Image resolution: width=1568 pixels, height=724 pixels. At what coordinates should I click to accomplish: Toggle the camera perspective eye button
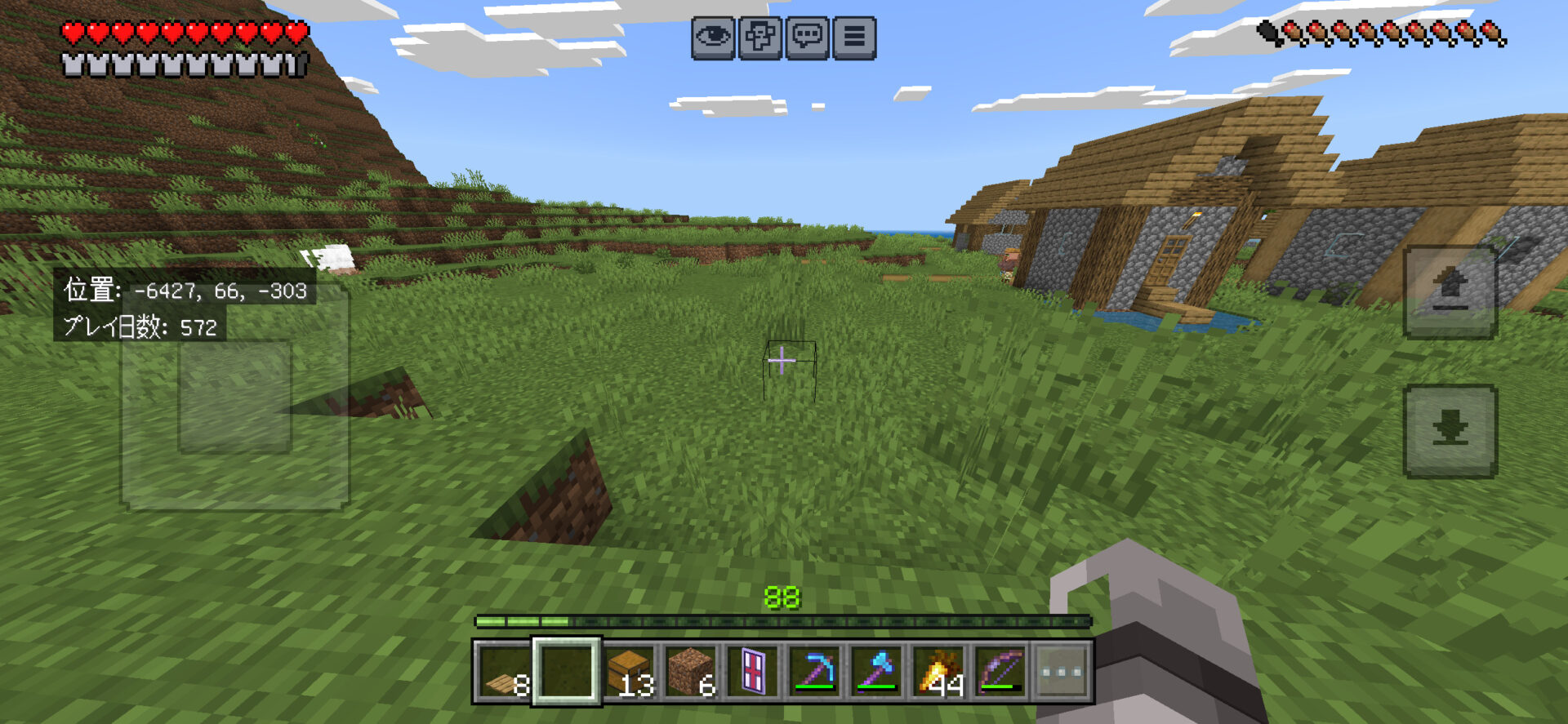pos(713,38)
